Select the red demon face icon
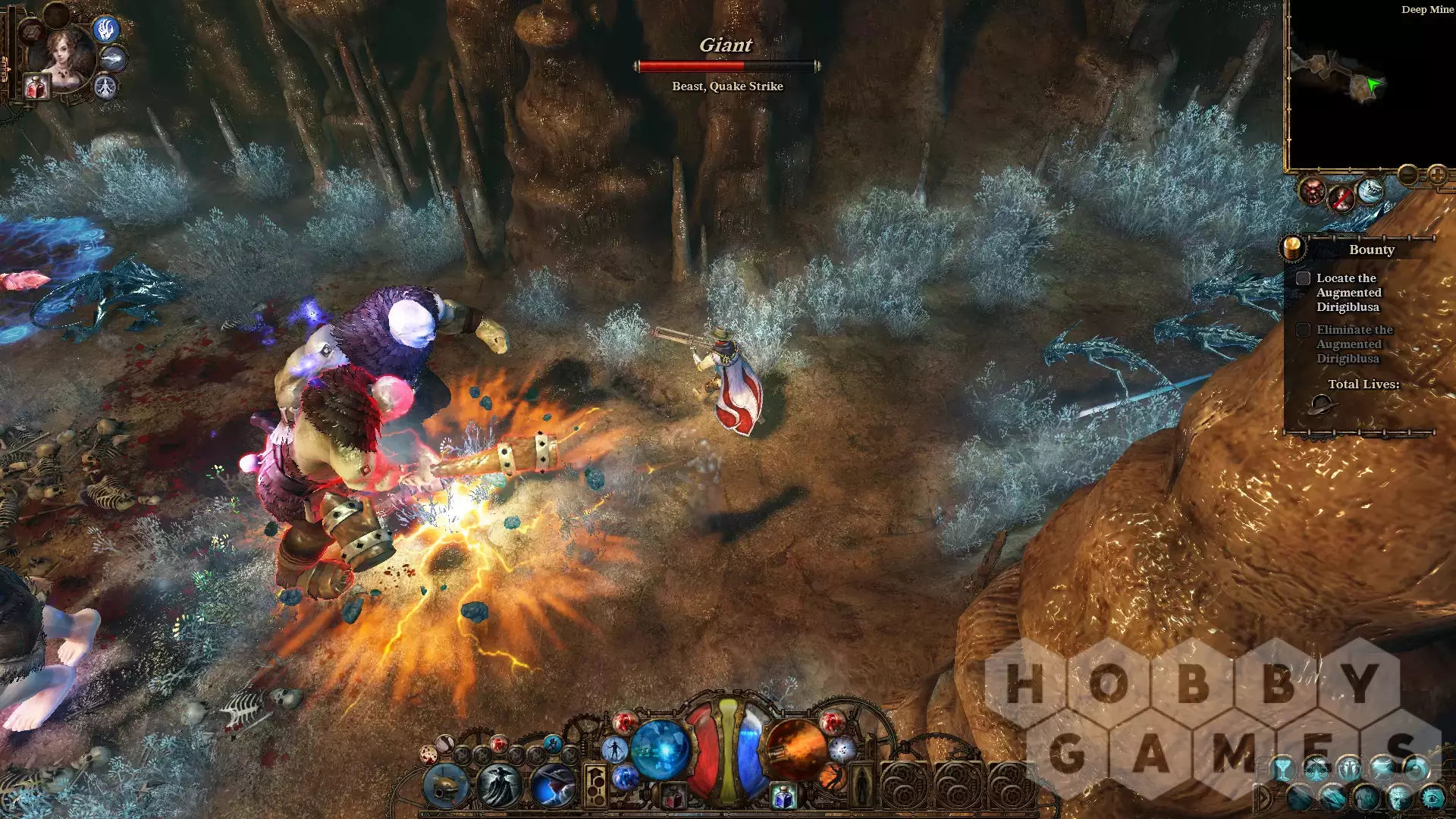 click(x=1312, y=191)
